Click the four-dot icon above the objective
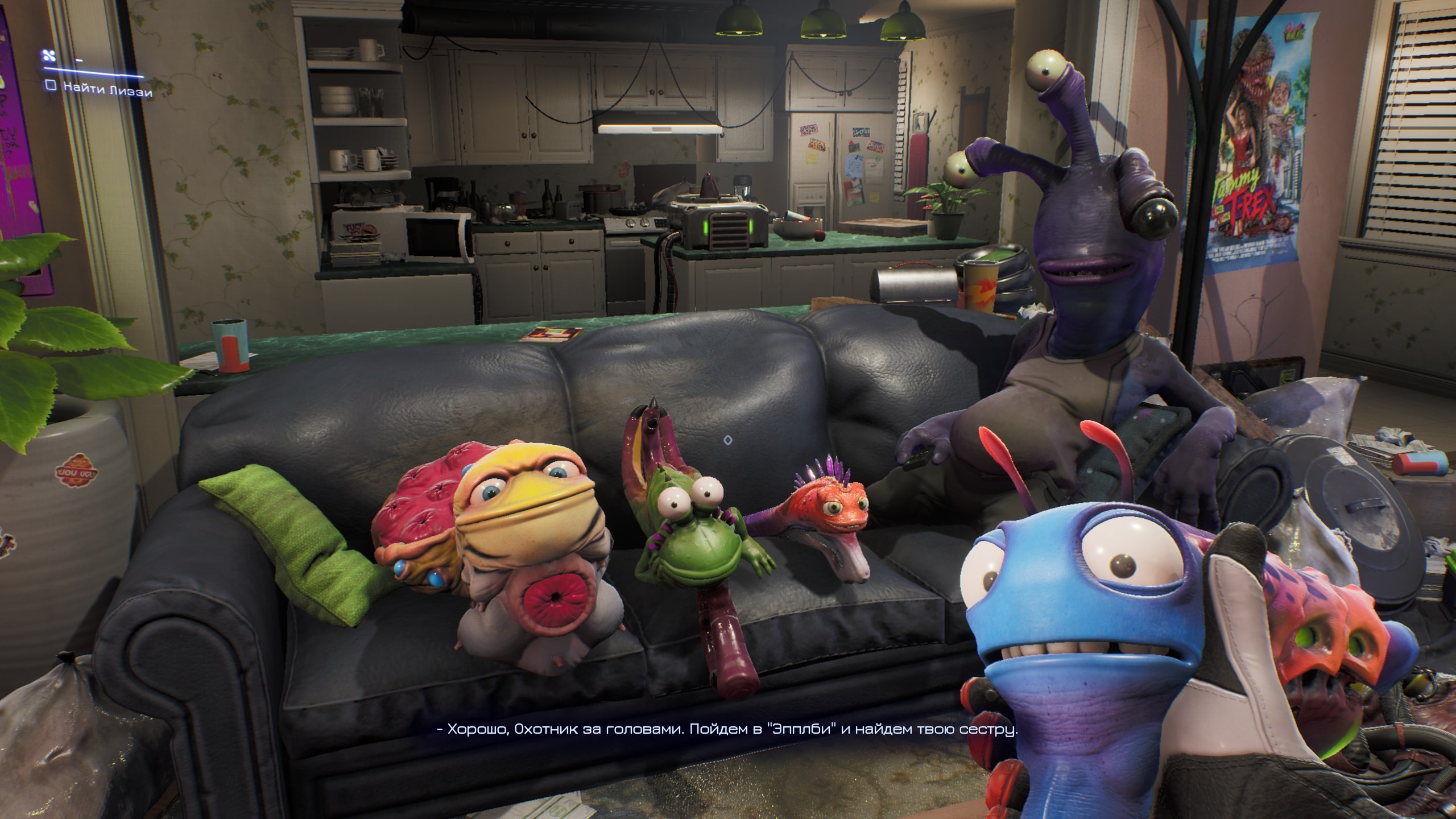 48,56
